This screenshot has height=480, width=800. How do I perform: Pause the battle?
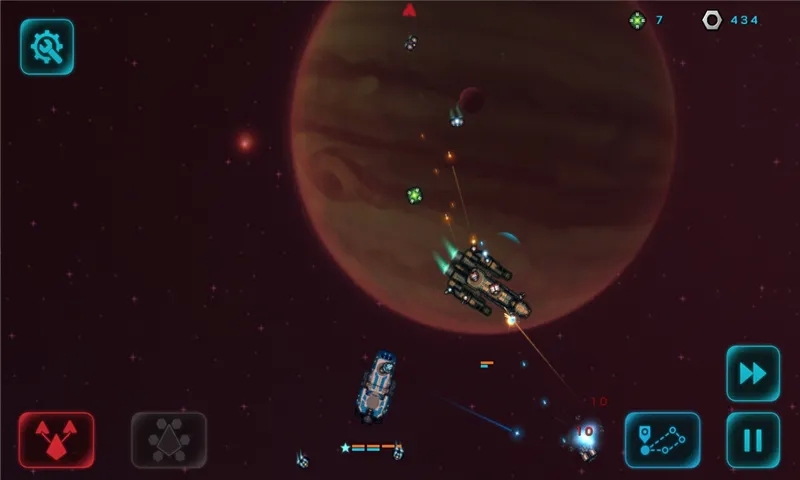[x=752, y=440]
